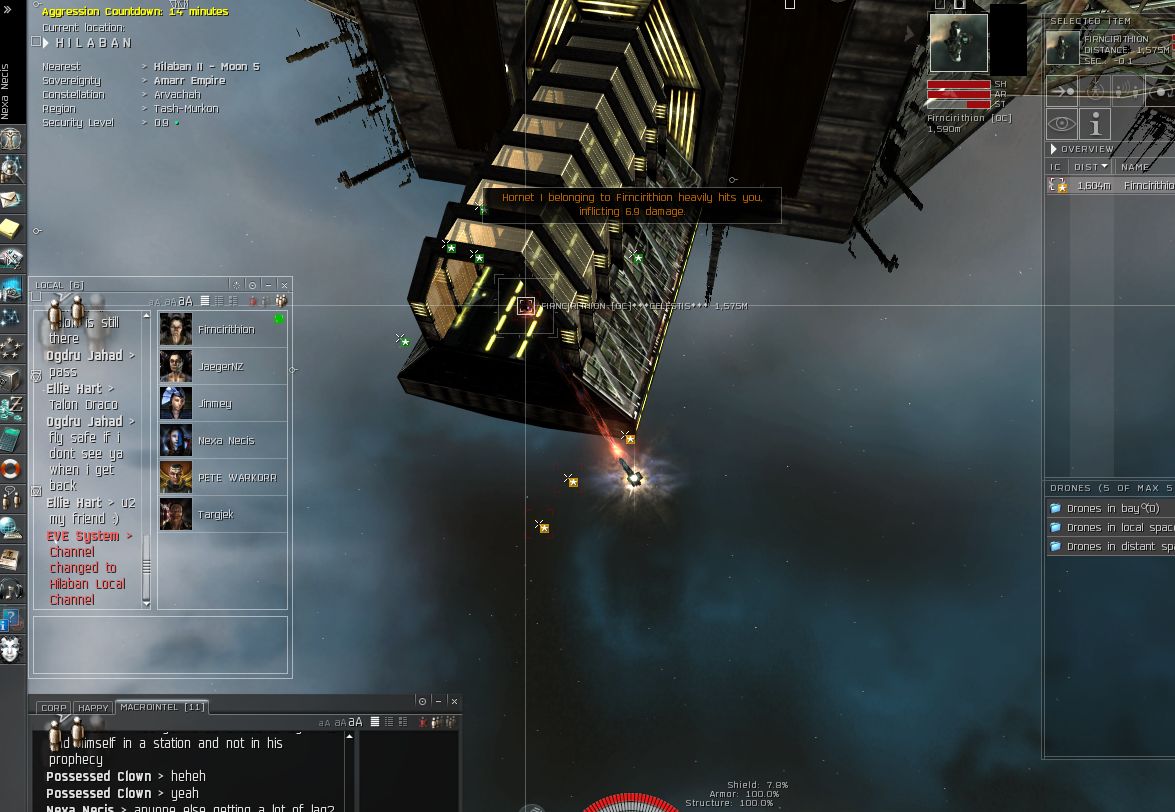
Task: Select Firncirithion in the Local member list
Action: click(225, 329)
